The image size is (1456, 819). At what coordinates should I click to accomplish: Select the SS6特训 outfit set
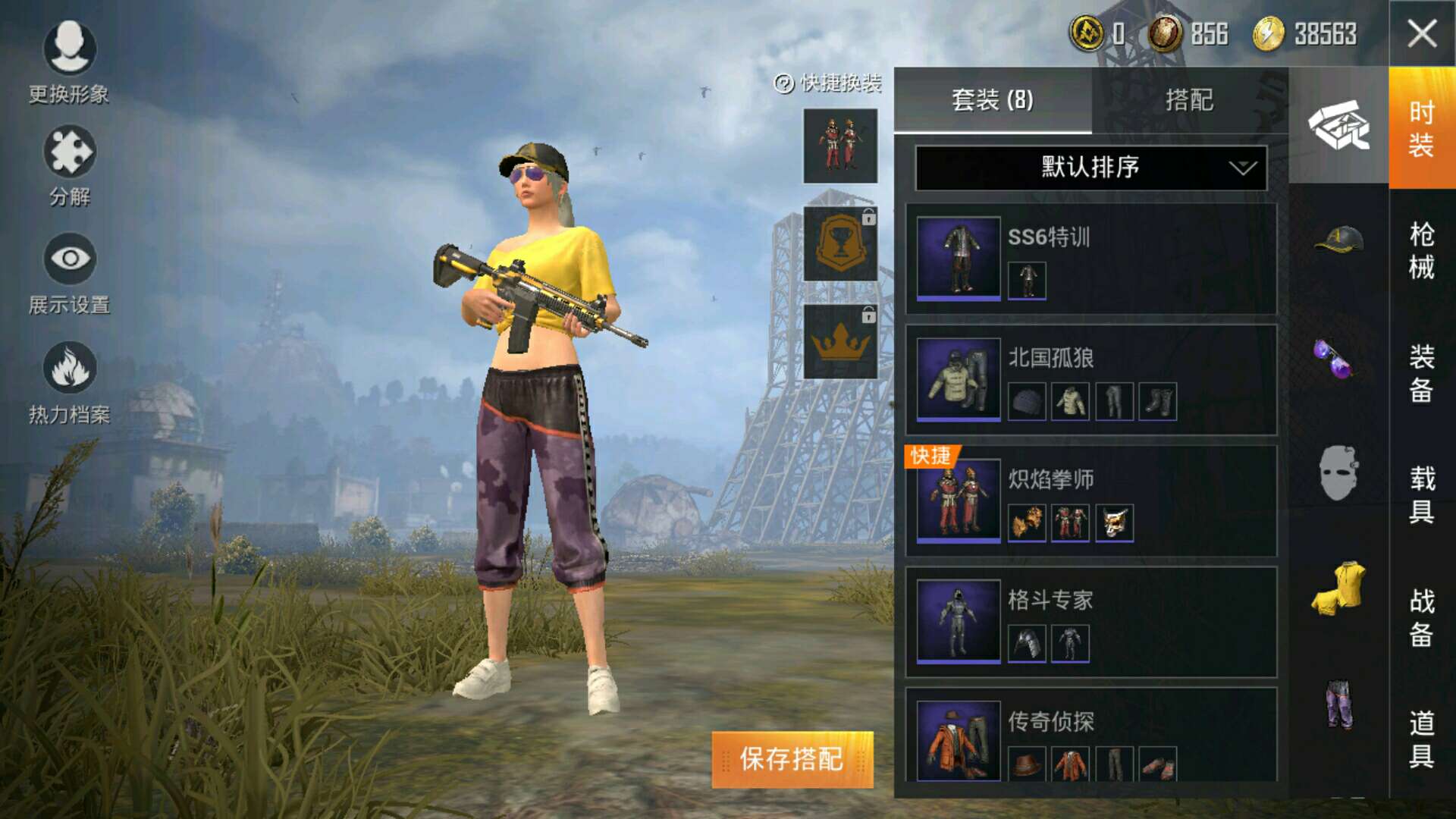[1090, 259]
